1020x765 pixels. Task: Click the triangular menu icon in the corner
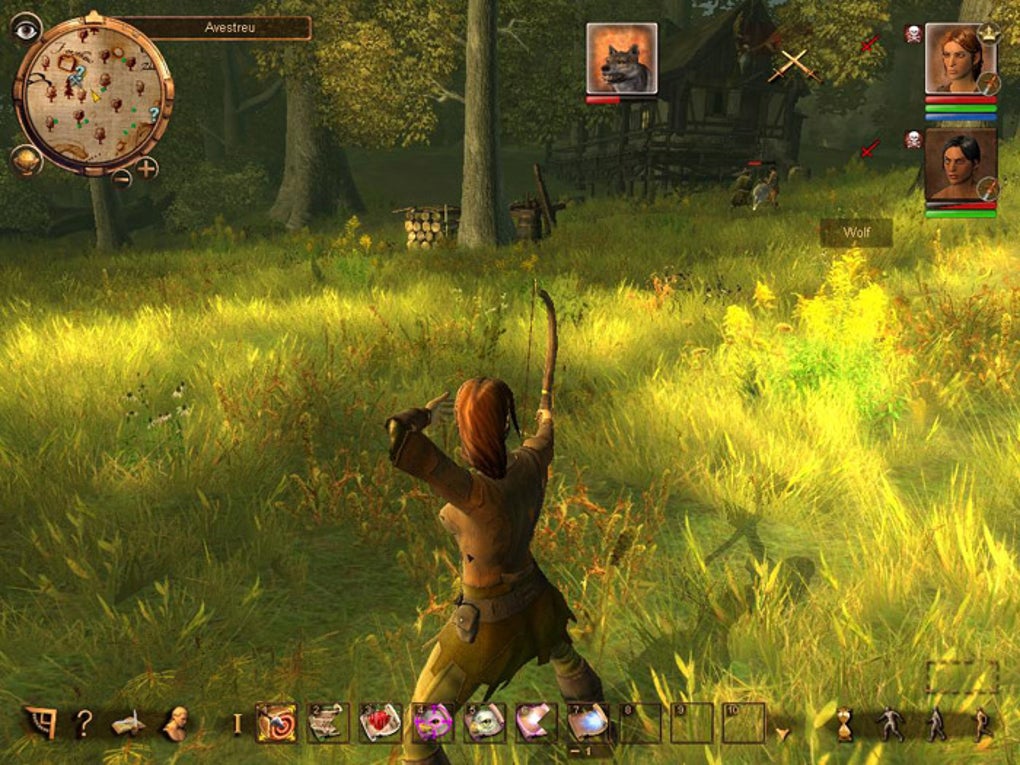coord(40,723)
